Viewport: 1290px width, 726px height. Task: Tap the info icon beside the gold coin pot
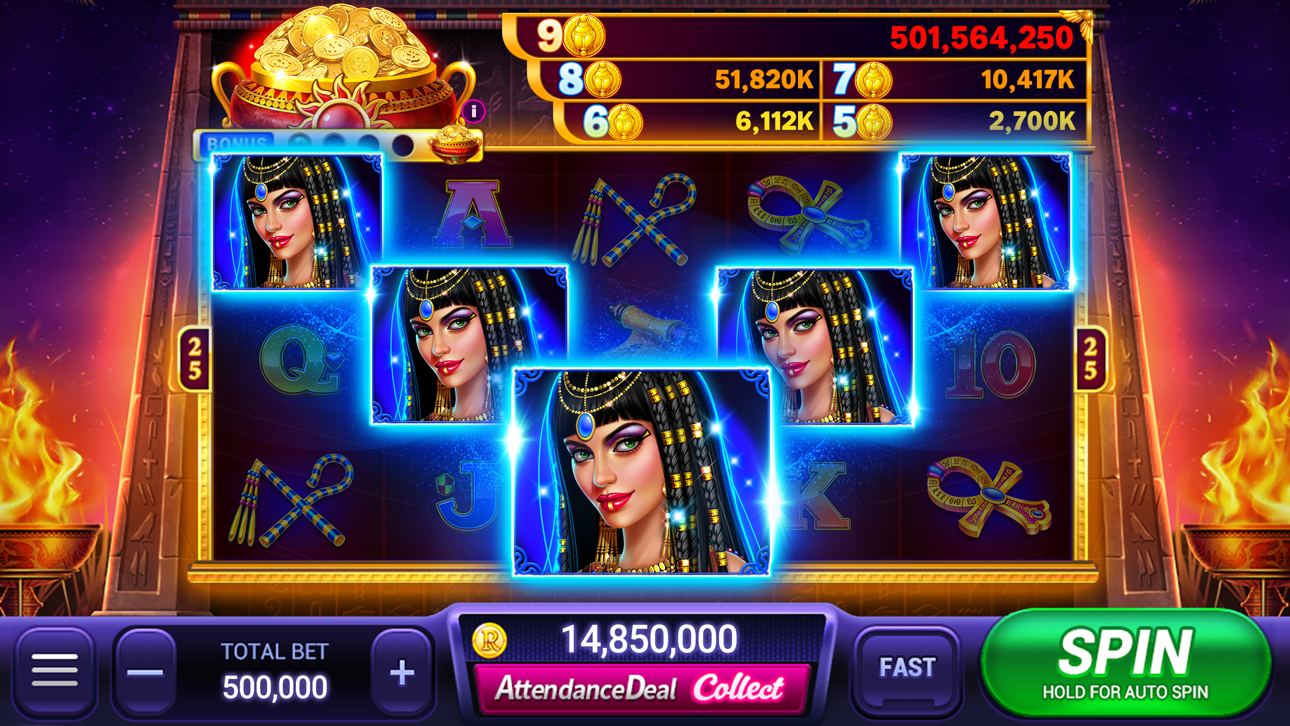tap(471, 112)
